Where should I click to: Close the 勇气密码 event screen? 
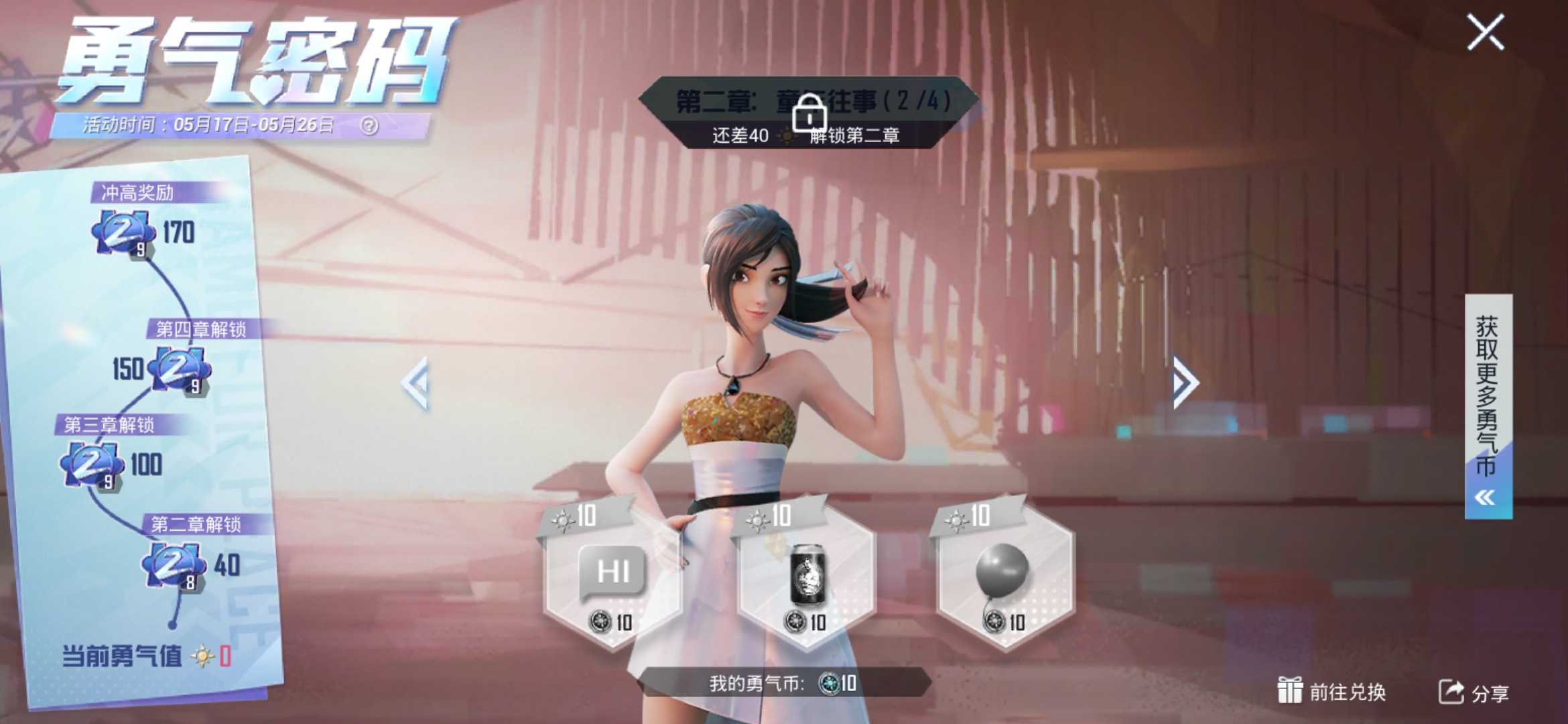click(x=1486, y=32)
